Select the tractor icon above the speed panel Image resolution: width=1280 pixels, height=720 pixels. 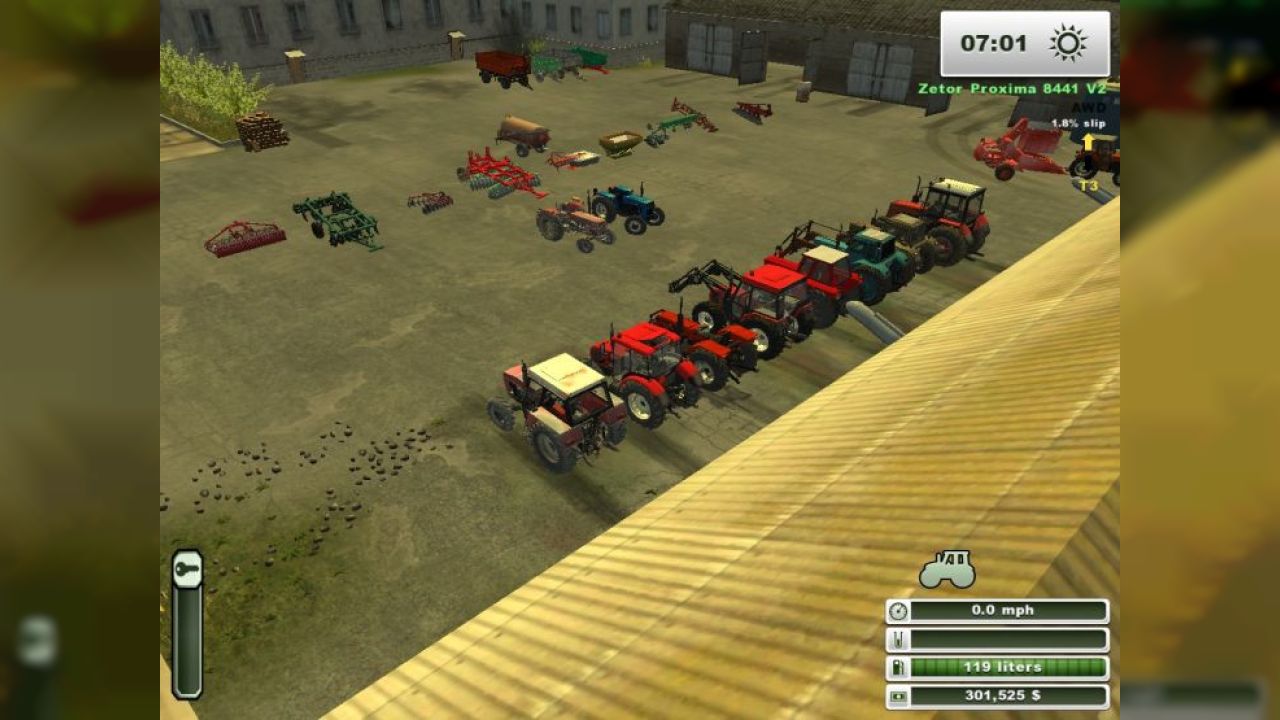click(x=947, y=569)
